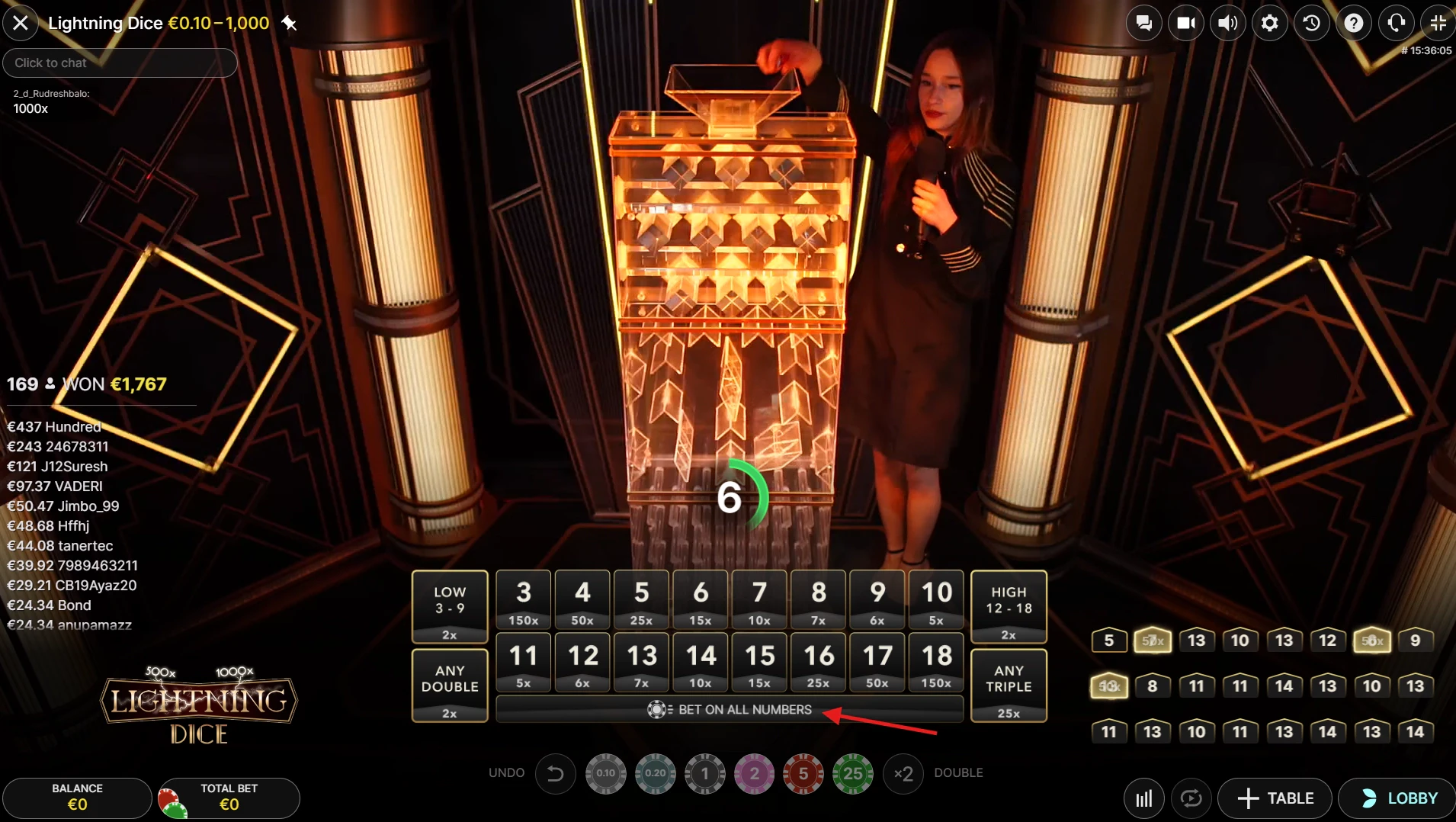Open the chat panel icon
Screen dimensions: 1456x822
(x=1143, y=22)
